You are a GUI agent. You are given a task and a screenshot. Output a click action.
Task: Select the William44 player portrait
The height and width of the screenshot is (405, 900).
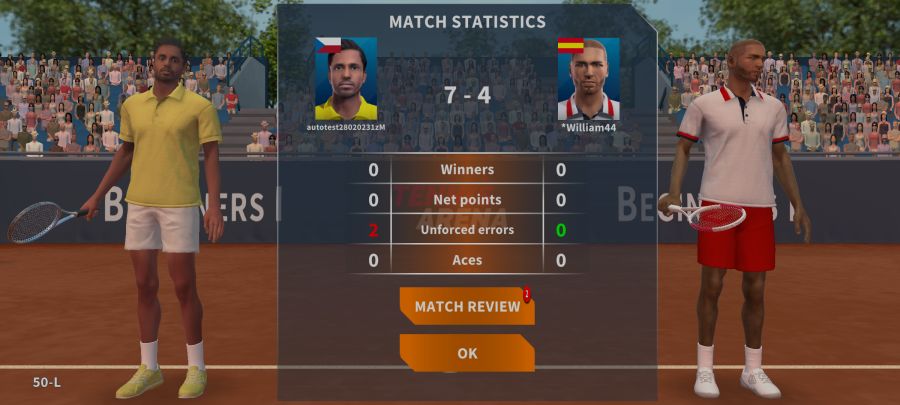[x=588, y=80]
